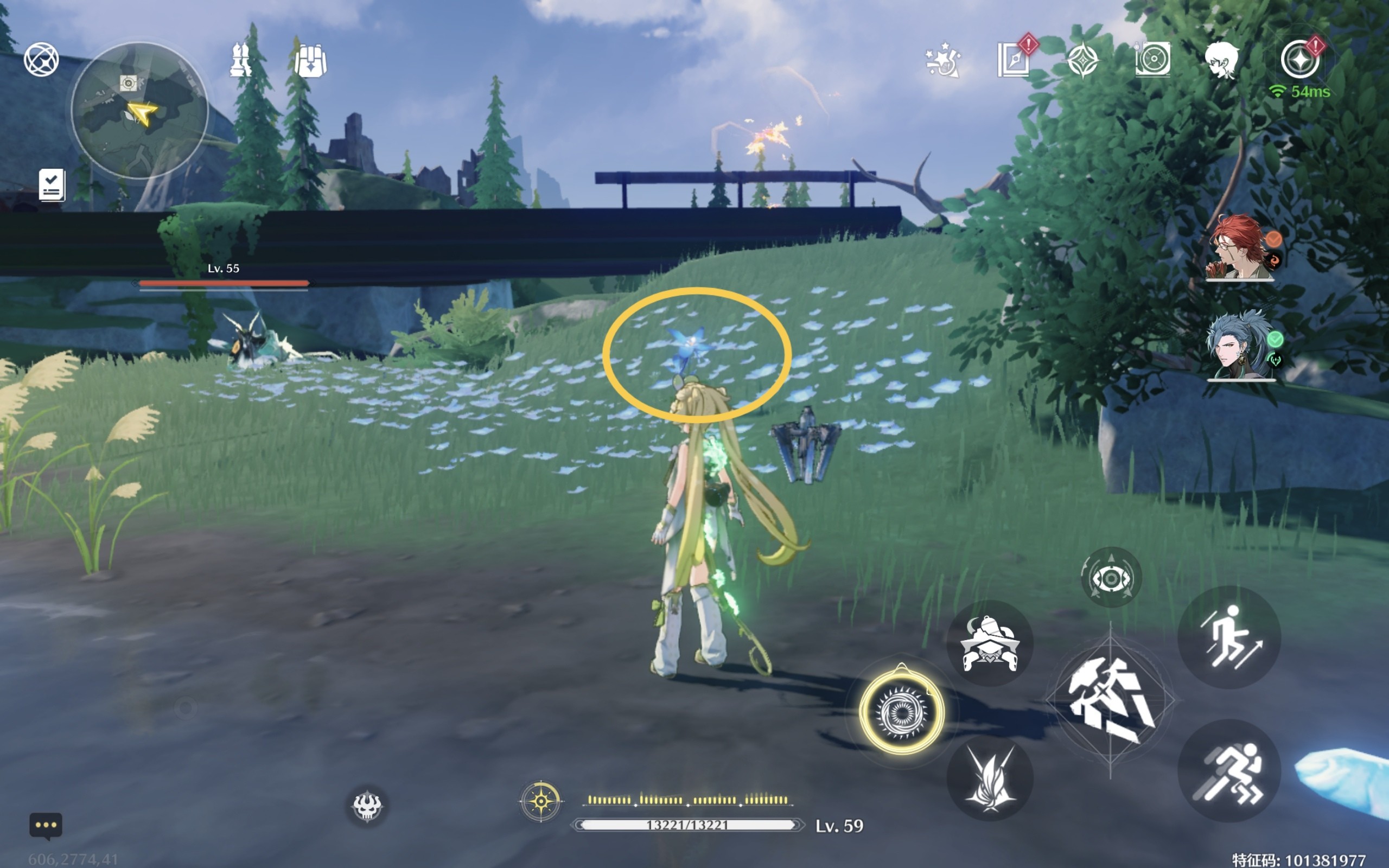Perform the basic attack
This screenshot has width=1389, height=868.
pyautogui.click(x=1110, y=701)
